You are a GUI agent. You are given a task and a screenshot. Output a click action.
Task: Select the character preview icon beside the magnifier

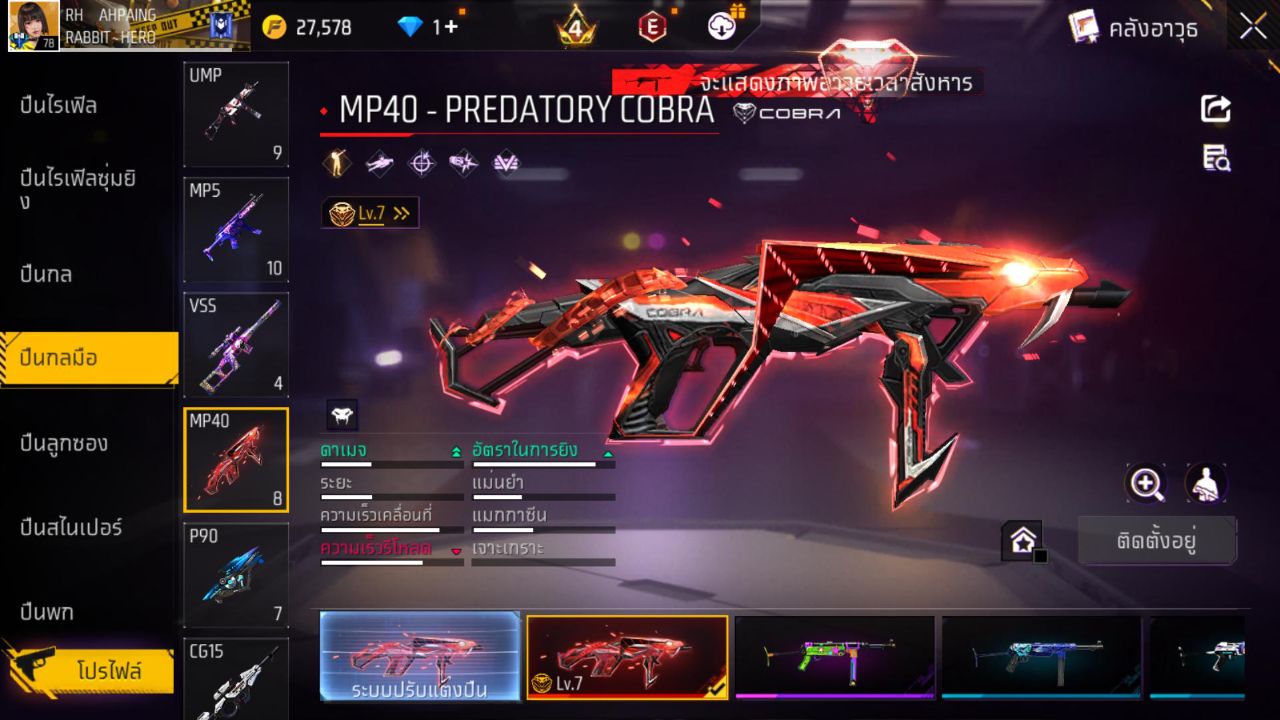pyautogui.click(x=1205, y=484)
